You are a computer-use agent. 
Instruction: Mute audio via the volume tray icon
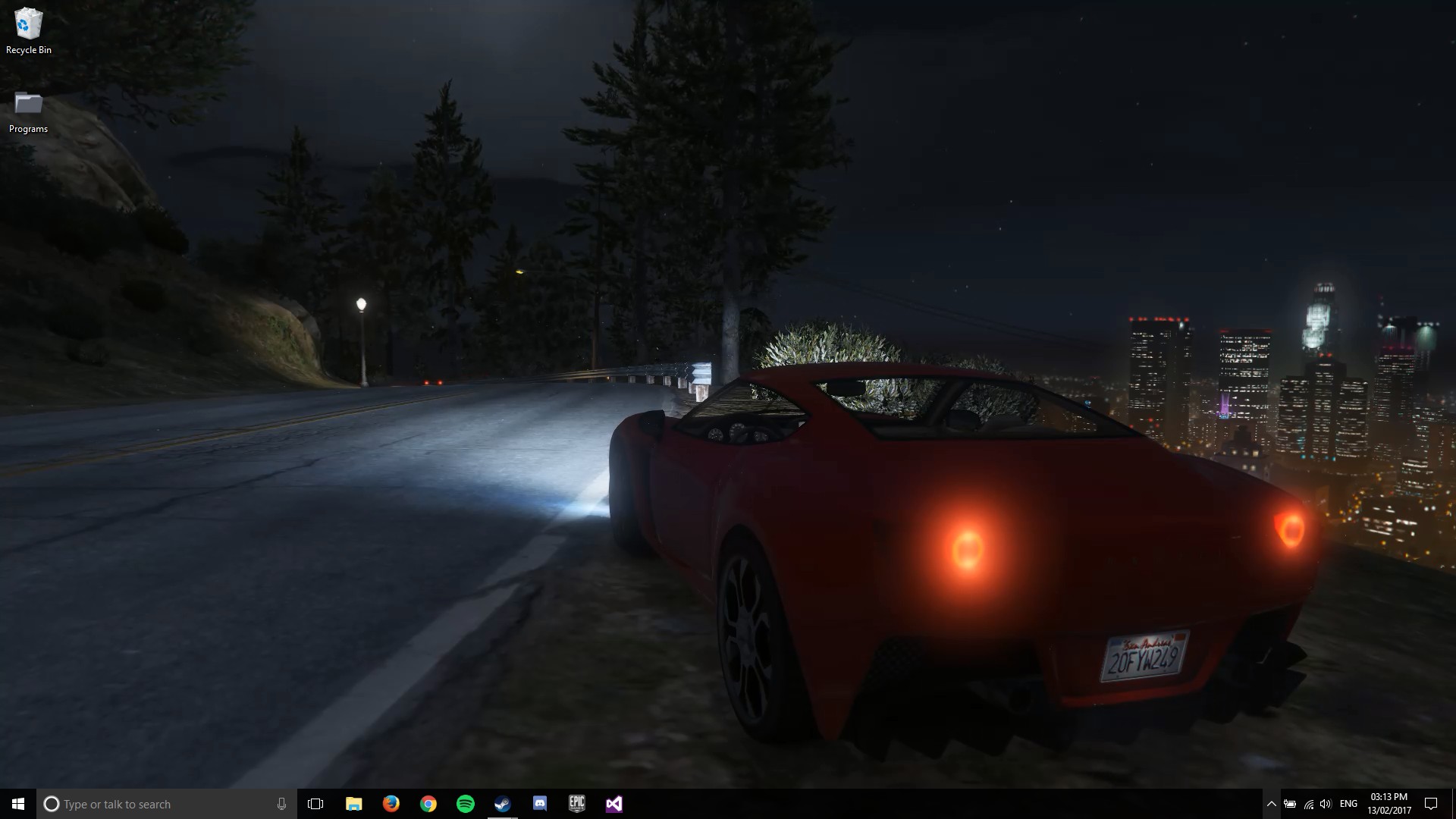coord(1326,803)
